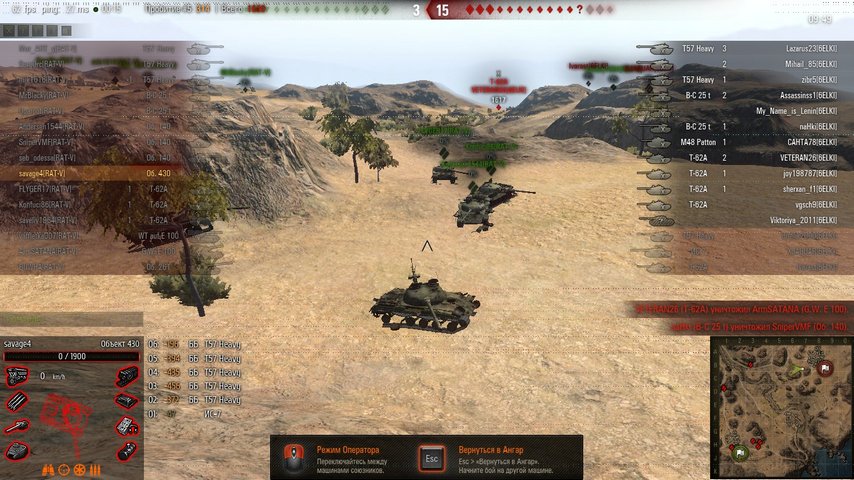
Task: Select the ammo rack module icon
Action: click(17, 402)
